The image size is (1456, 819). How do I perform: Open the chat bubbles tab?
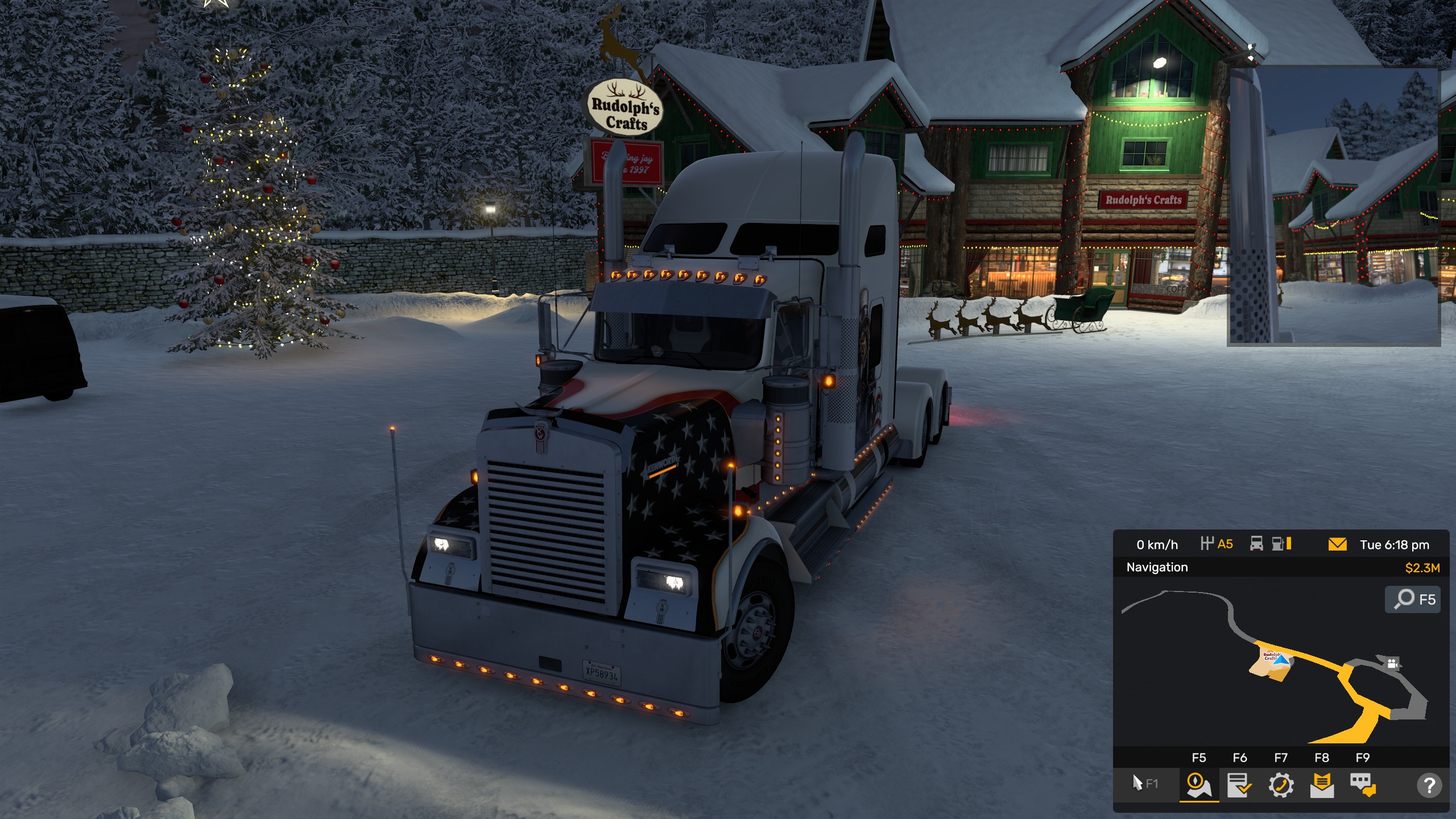(1363, 785)
